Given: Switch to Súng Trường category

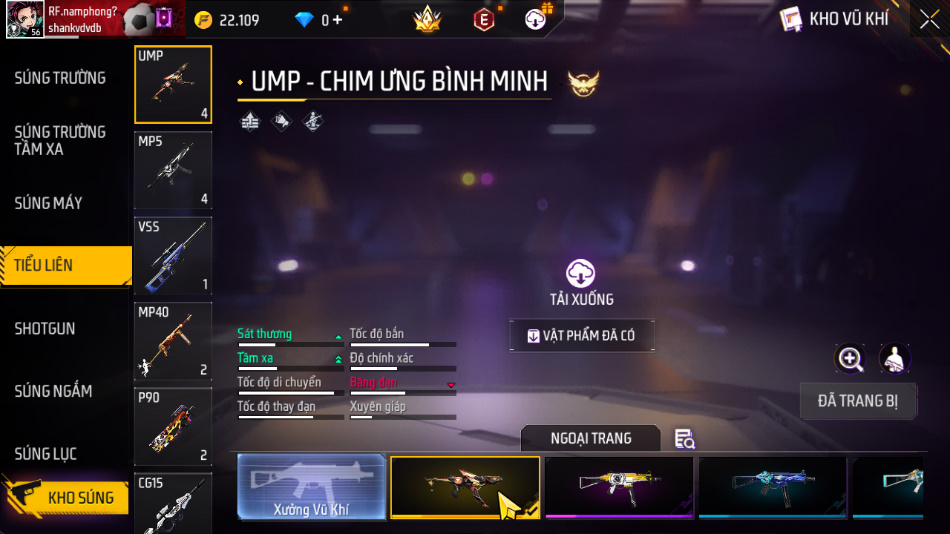Looking at the screenshot, I should click(60, 78).
